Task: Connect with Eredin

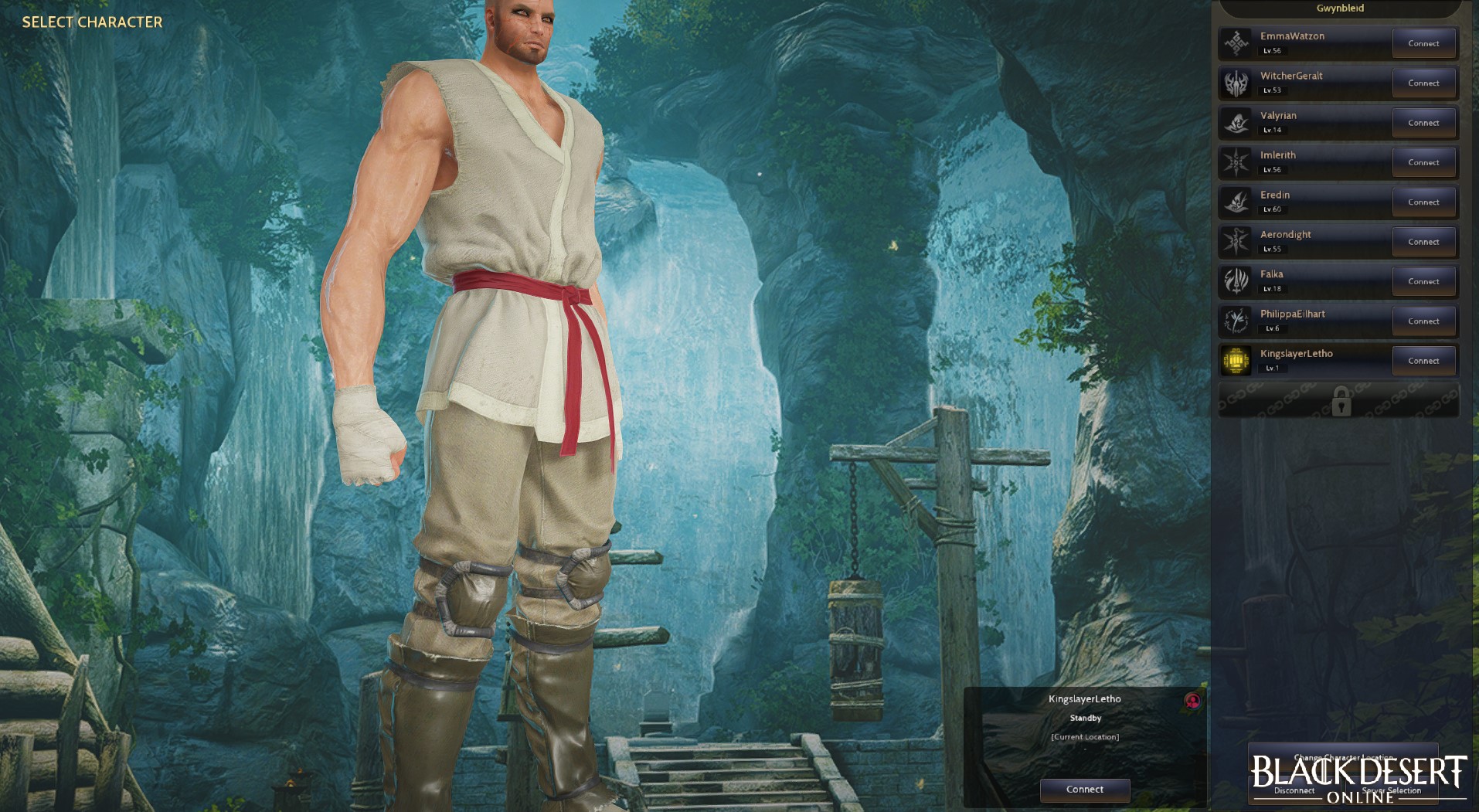Action: click(1424, 201)
